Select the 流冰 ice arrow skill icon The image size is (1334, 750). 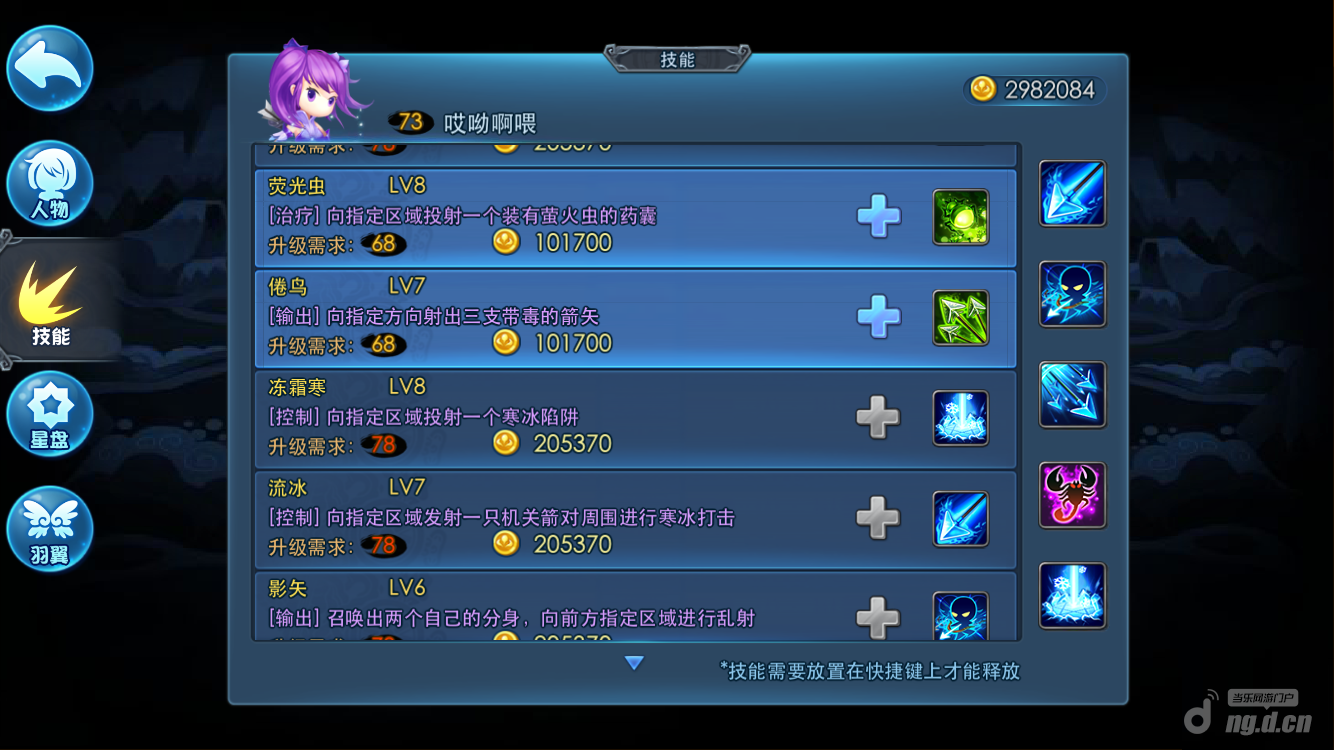[961, 519]
